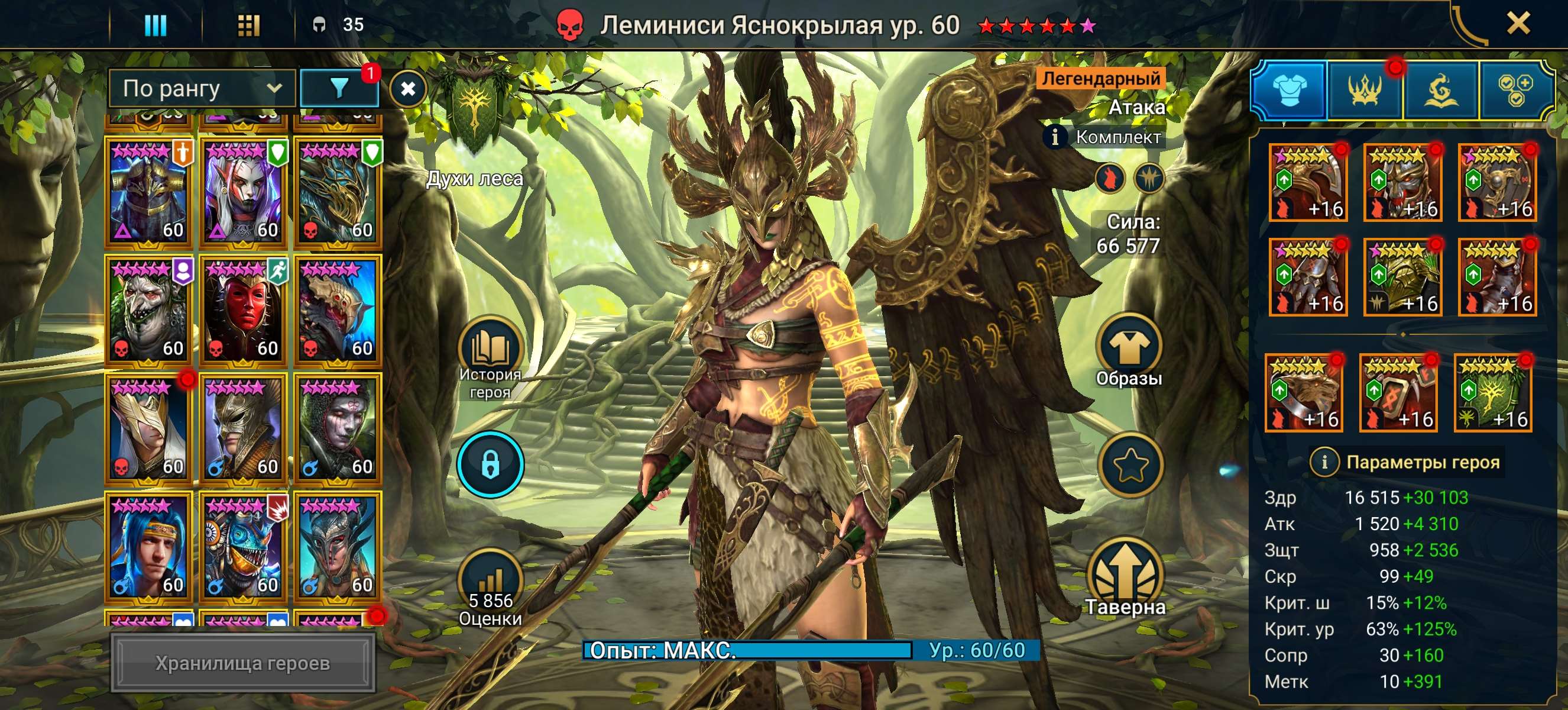Switch to three-column list view
The height and width of the screenshot is (710, 1568).
pos(154,25)
